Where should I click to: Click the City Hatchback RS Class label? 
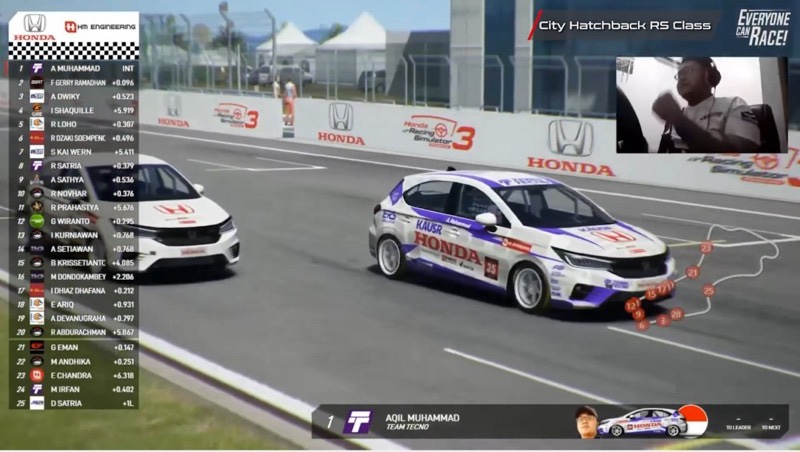(x=623, y=24)
